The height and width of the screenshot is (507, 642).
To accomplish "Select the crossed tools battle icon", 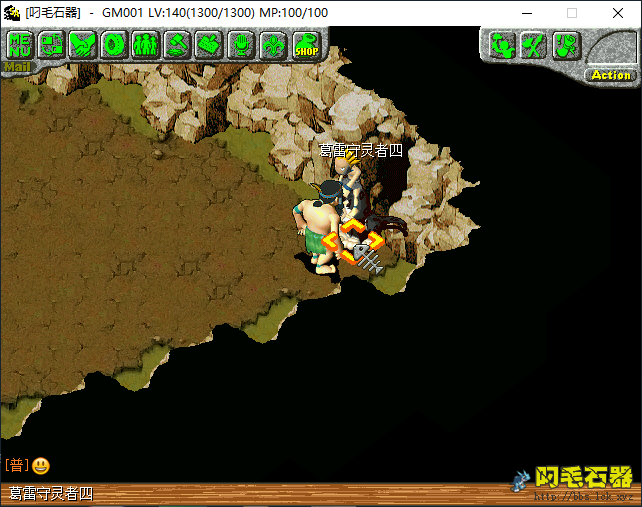I will (x=534, y=44).
